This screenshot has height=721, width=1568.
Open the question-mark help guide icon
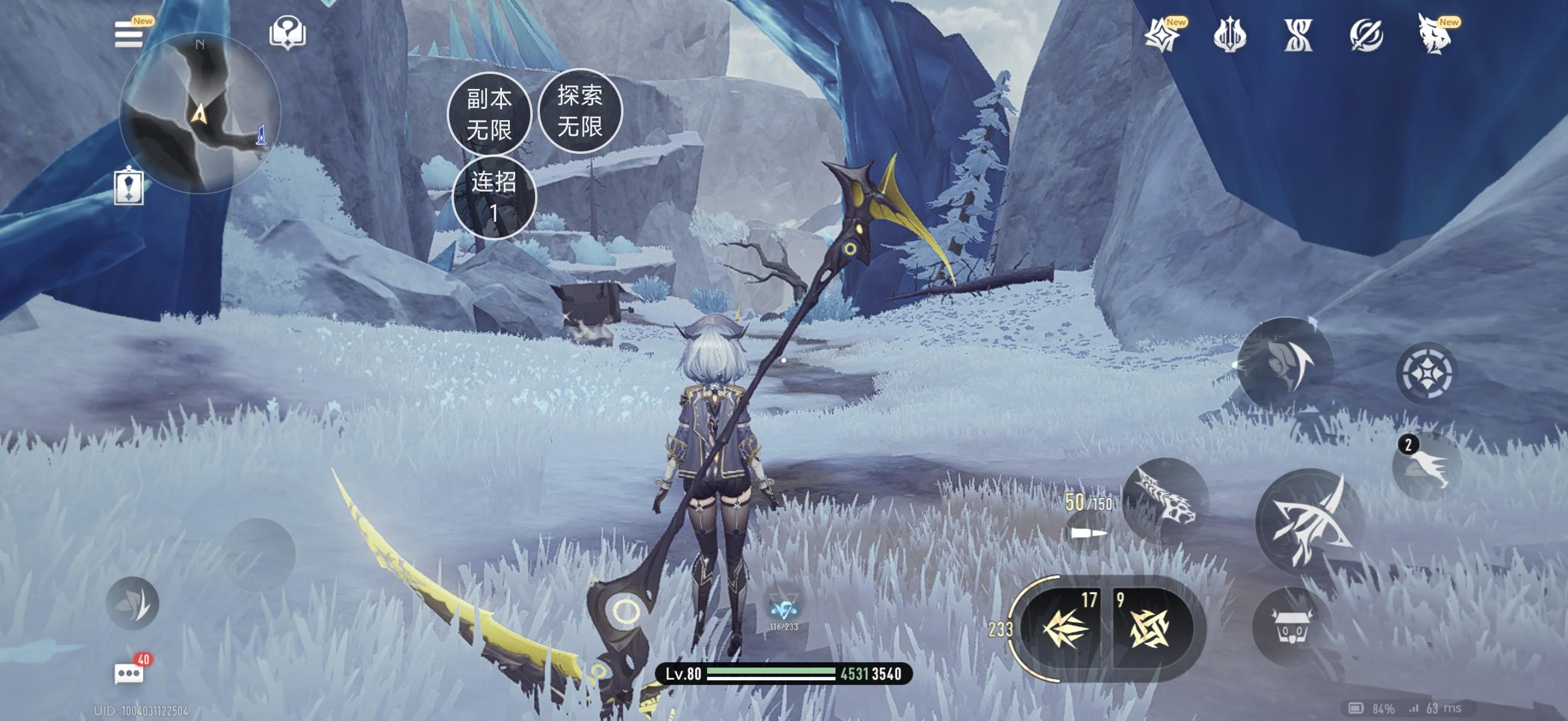[x=287, y=32]
